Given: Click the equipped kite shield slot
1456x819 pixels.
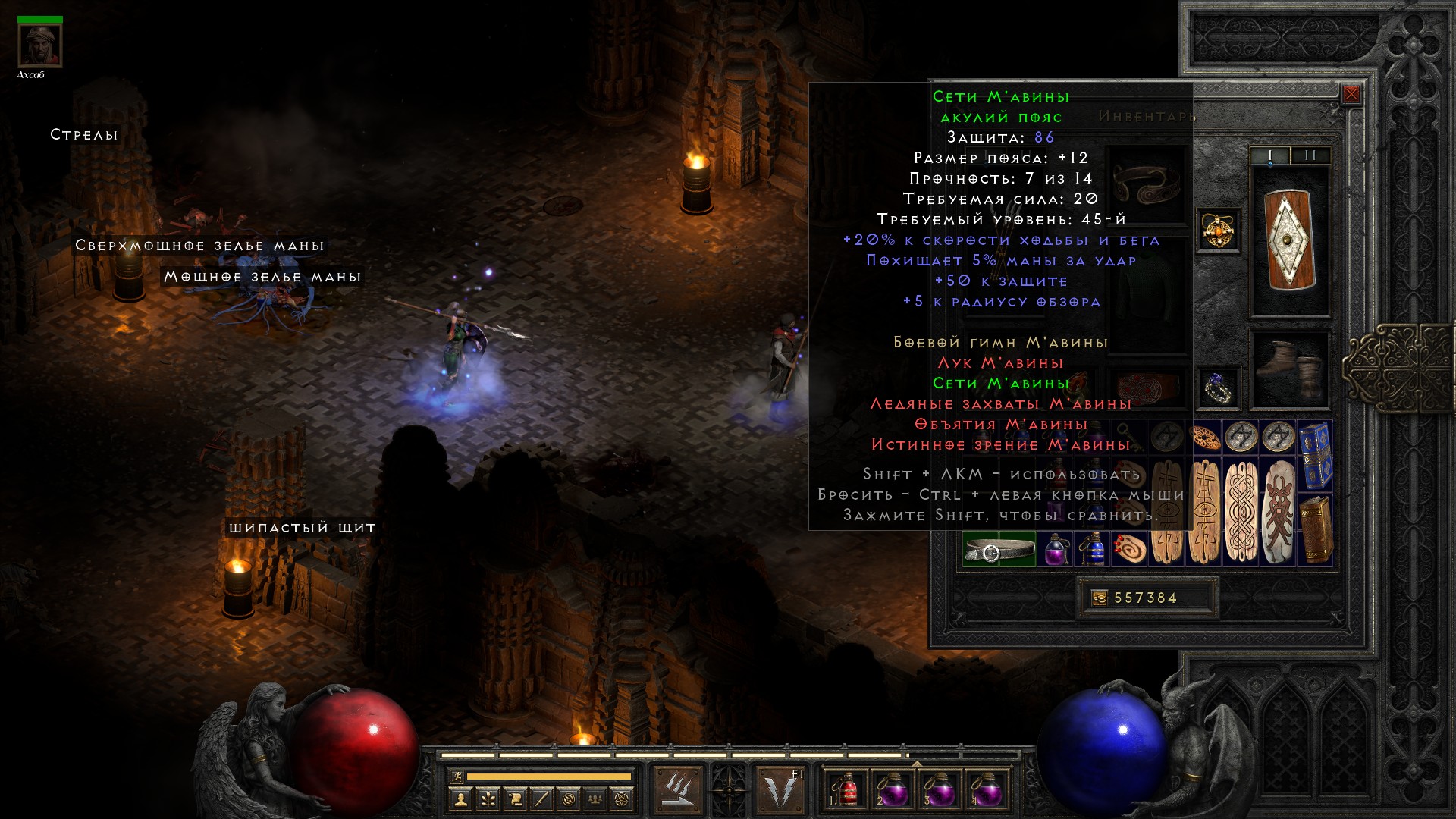Looking at the screenshot, I should click(1289, 240).
